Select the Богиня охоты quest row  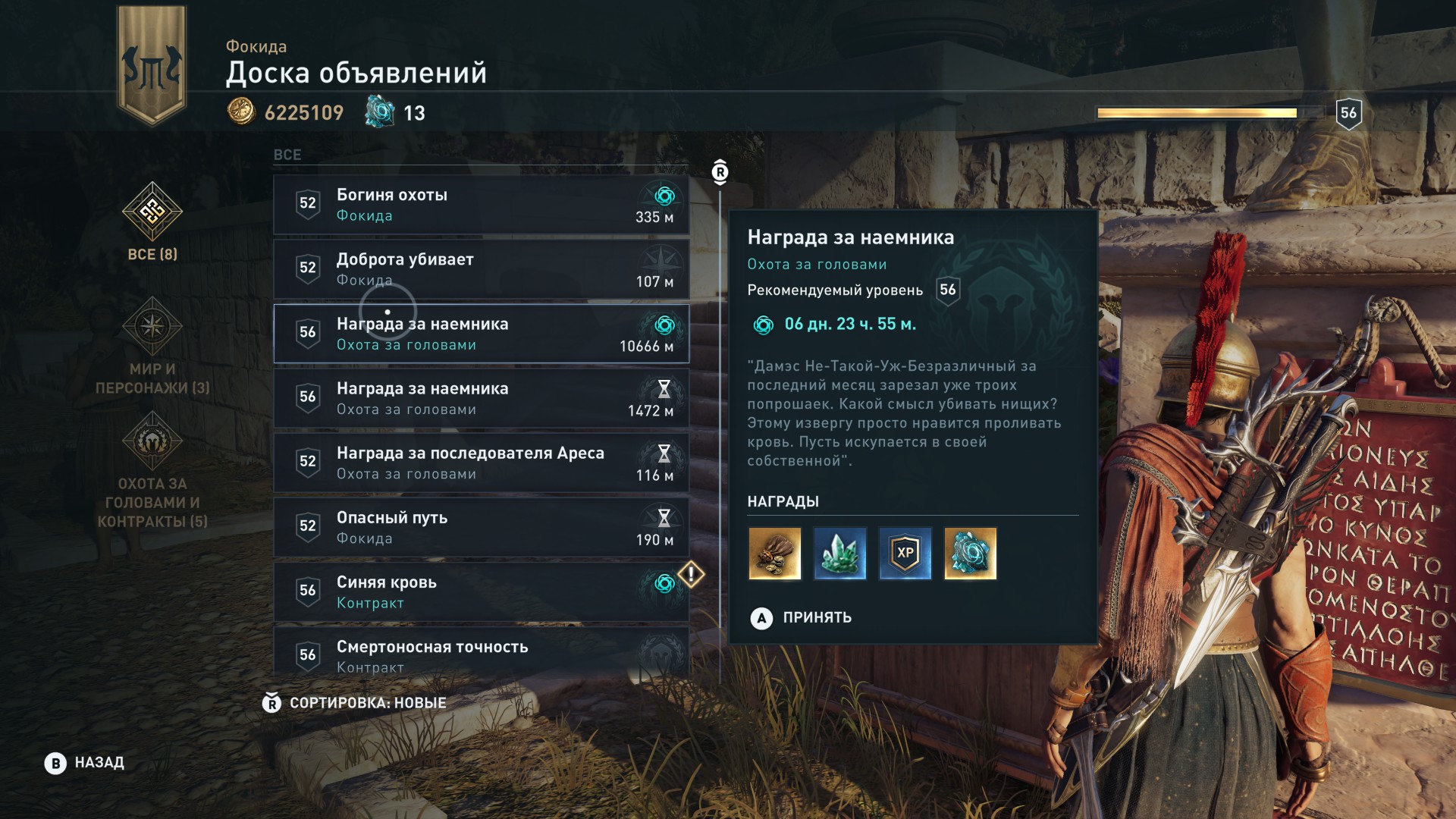pos(481,205)
